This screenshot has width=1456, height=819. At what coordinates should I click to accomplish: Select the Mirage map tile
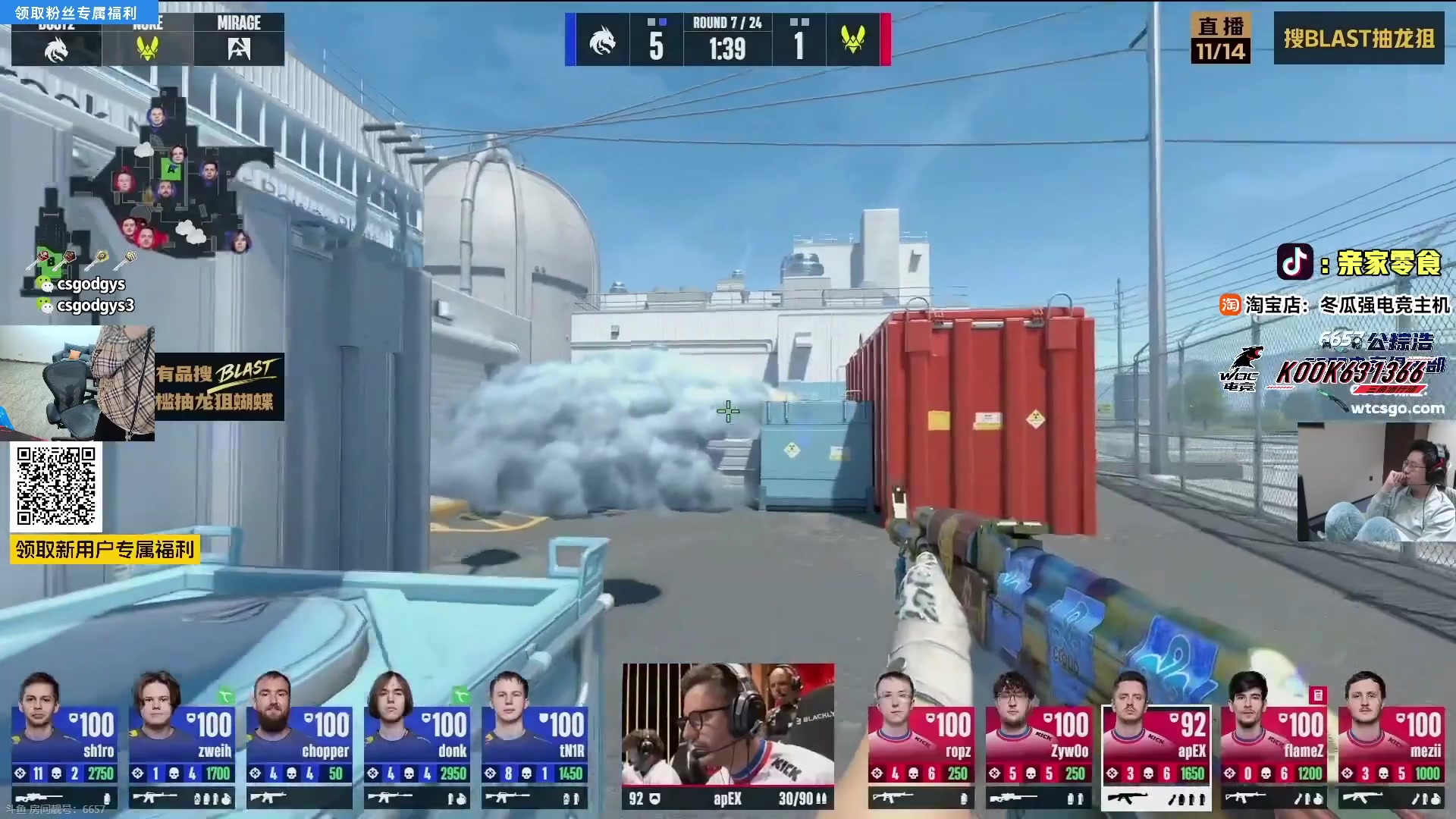pyautogui.click(x=239, y=39)
